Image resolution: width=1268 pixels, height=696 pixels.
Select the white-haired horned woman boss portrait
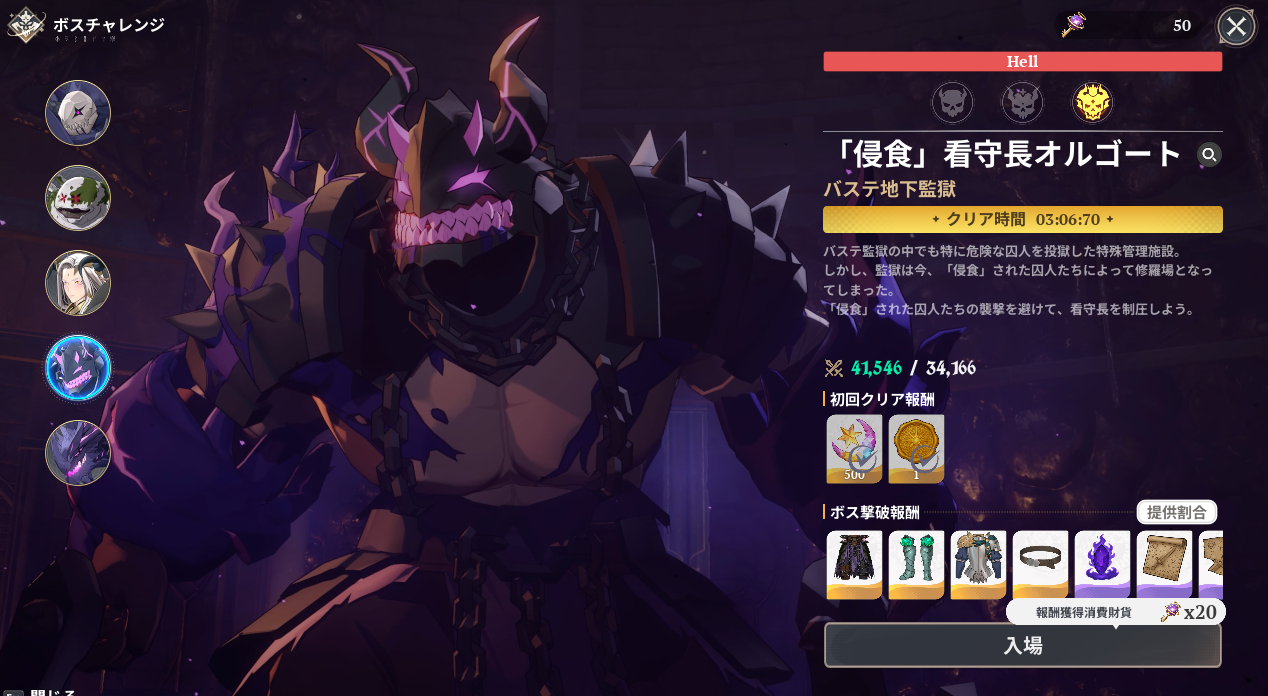coord(78,283)
